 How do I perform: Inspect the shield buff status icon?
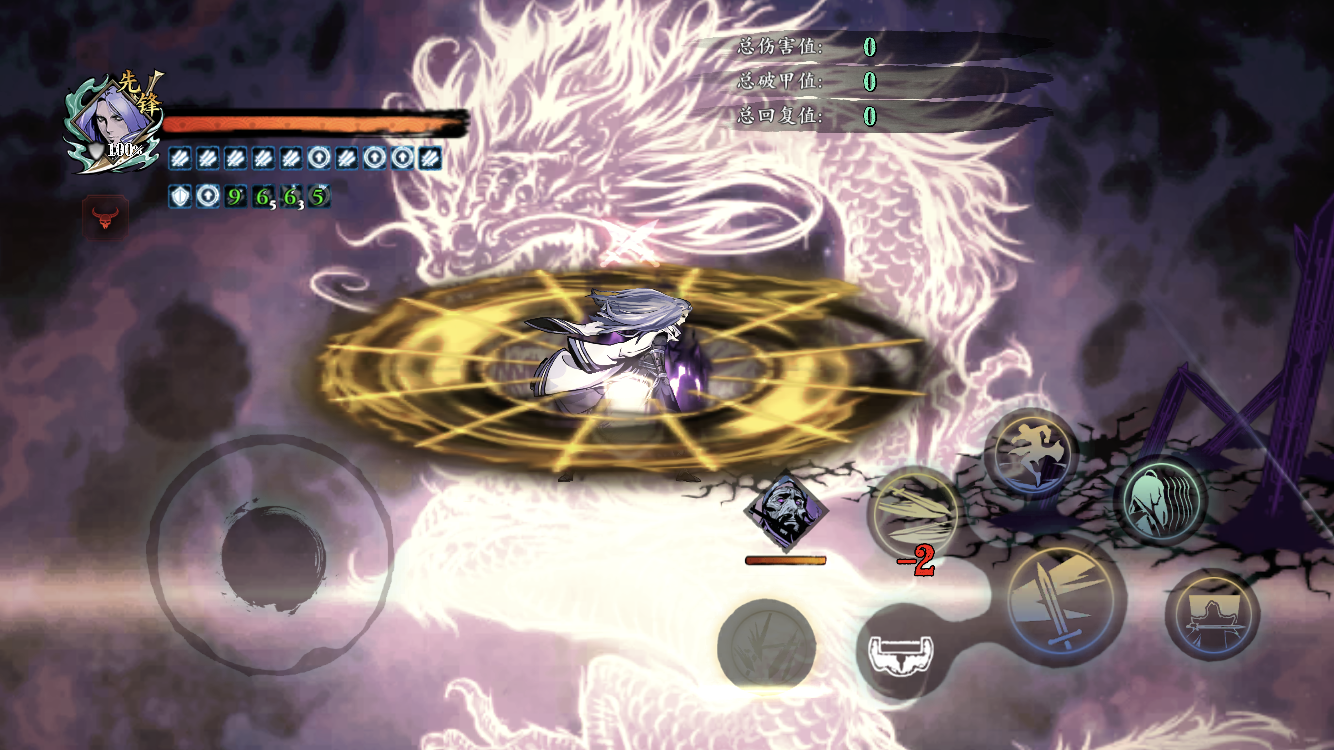[180, 197]
